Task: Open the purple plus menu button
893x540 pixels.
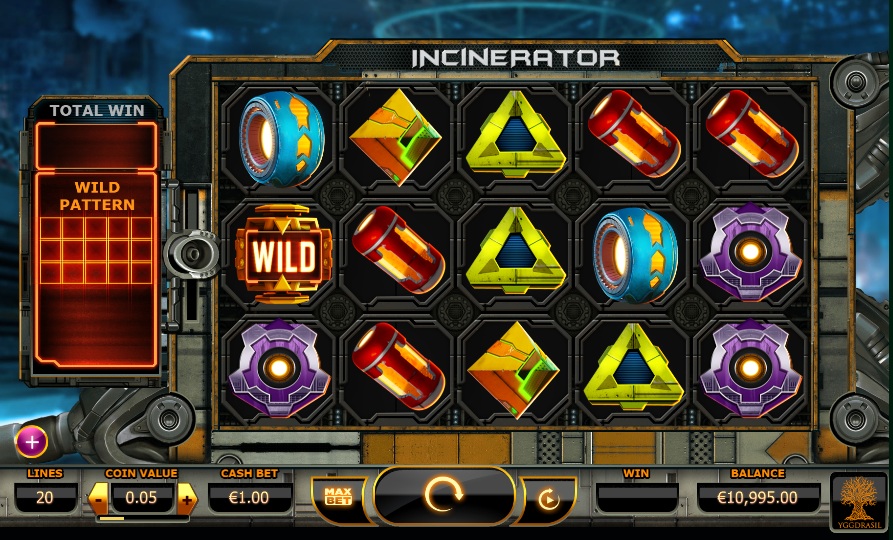Action: (x=30, y=440)
